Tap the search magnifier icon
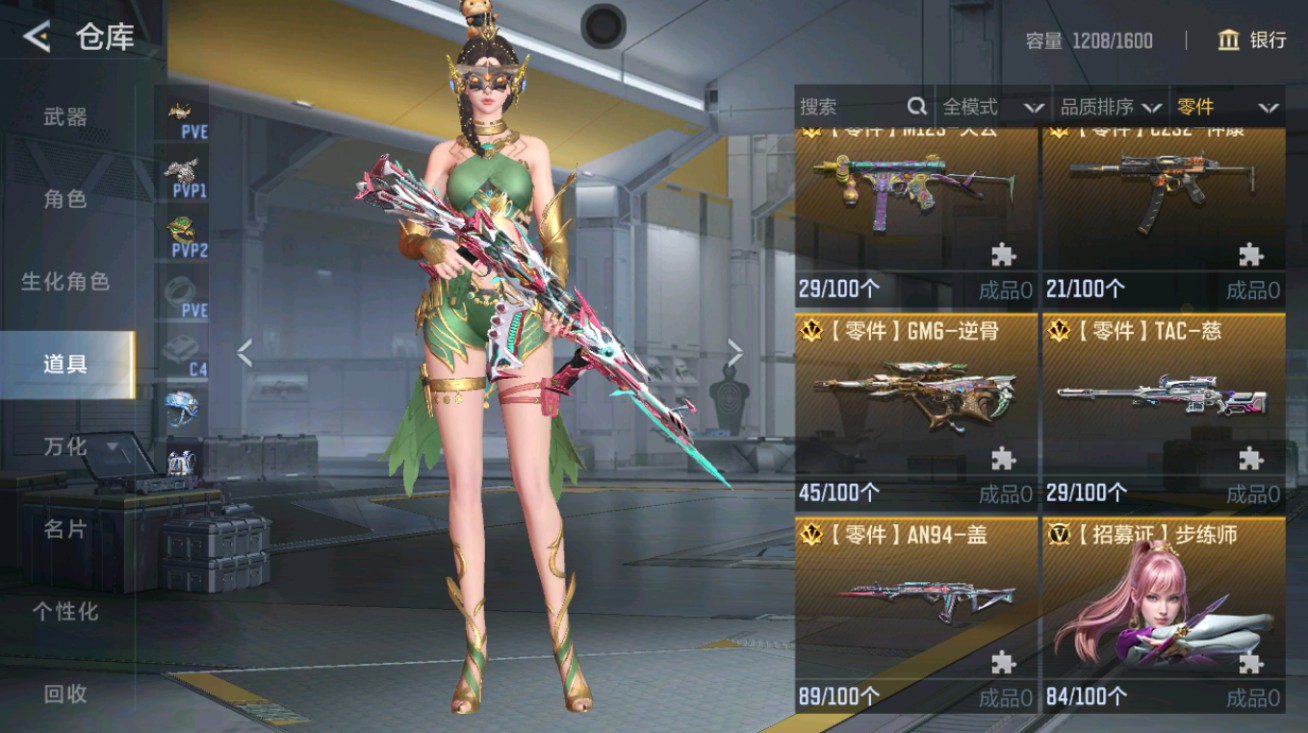Viewport: 1308px width, 733px height. click(x=916, y=105)
